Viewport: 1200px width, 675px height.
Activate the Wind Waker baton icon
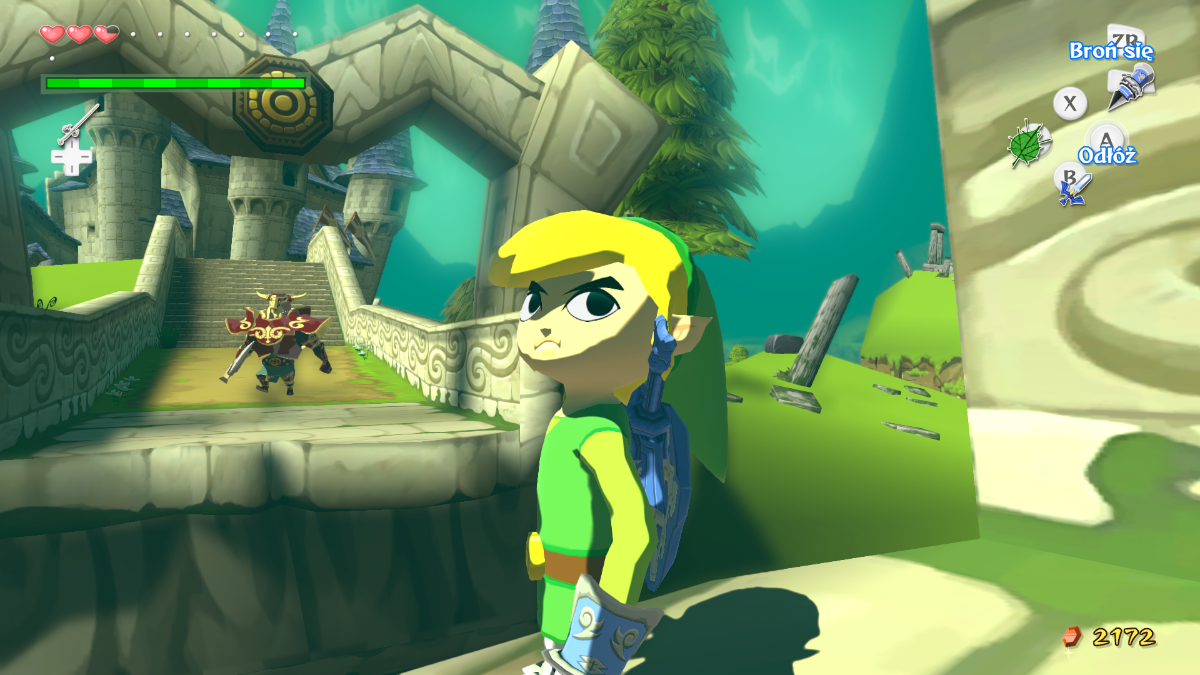(x=77, y=124)
